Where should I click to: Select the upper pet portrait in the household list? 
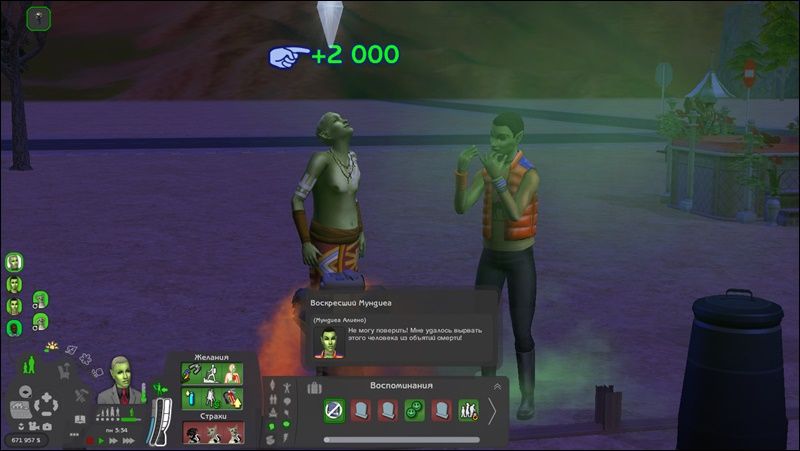tap(40, 299)
